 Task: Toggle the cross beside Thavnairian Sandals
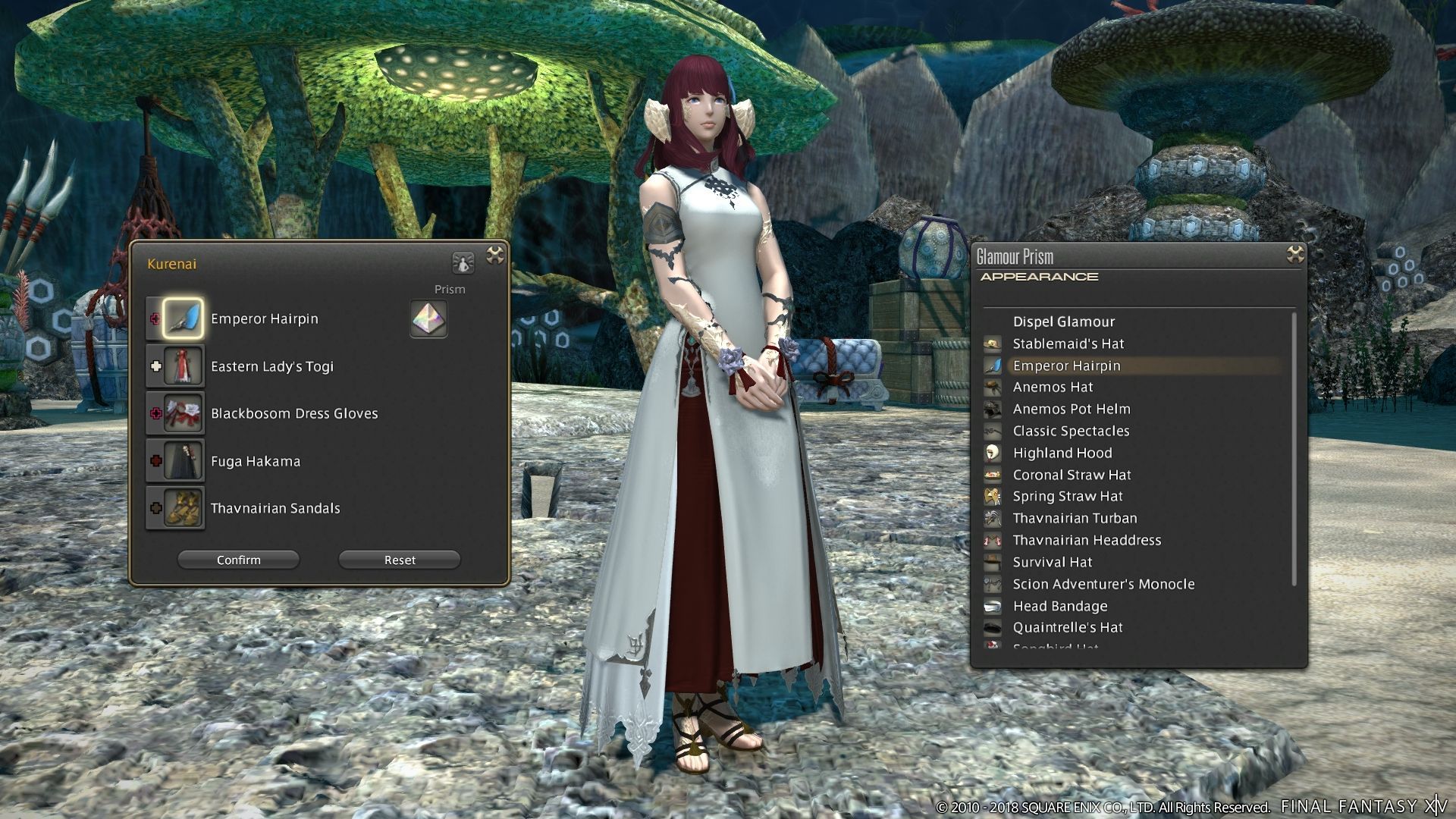(x=155, y=508)
